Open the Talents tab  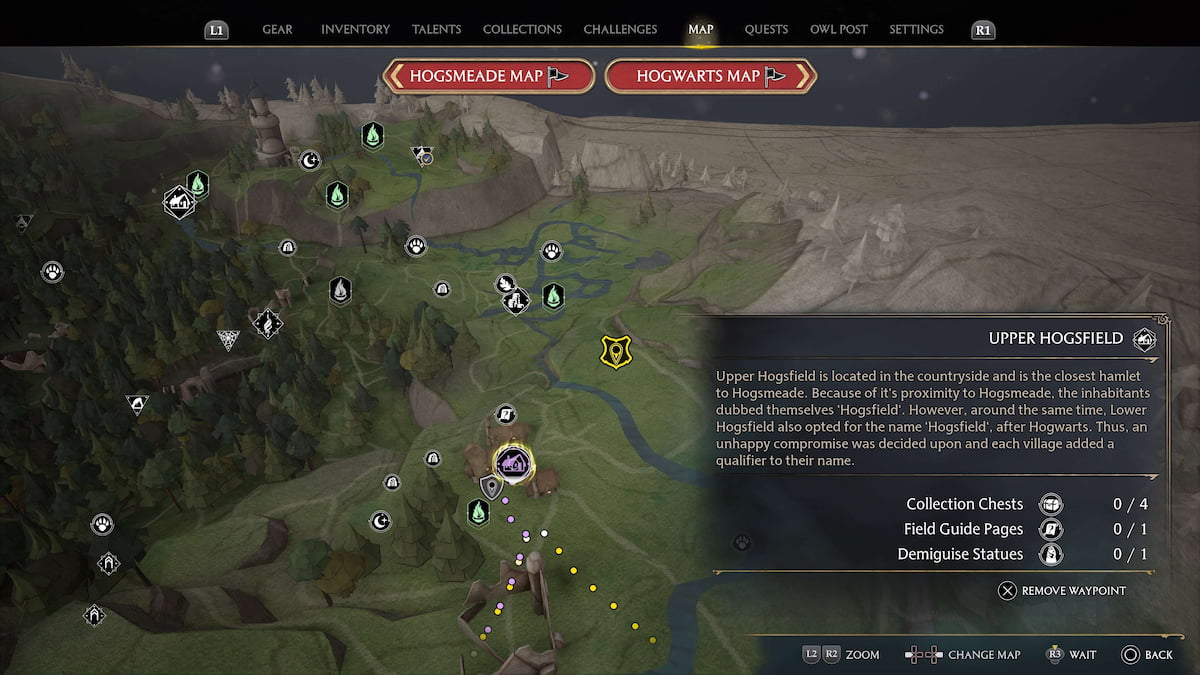point(435,29)
